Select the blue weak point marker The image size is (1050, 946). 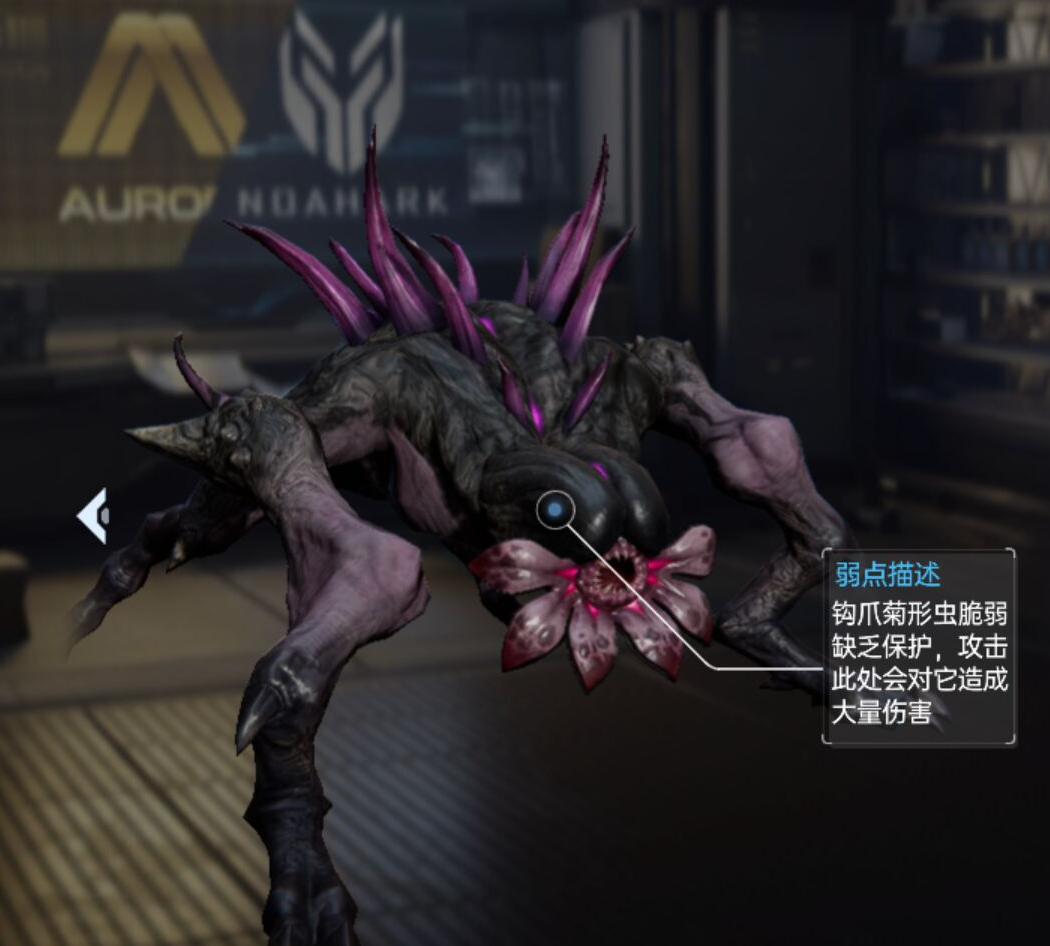point(555,510)
